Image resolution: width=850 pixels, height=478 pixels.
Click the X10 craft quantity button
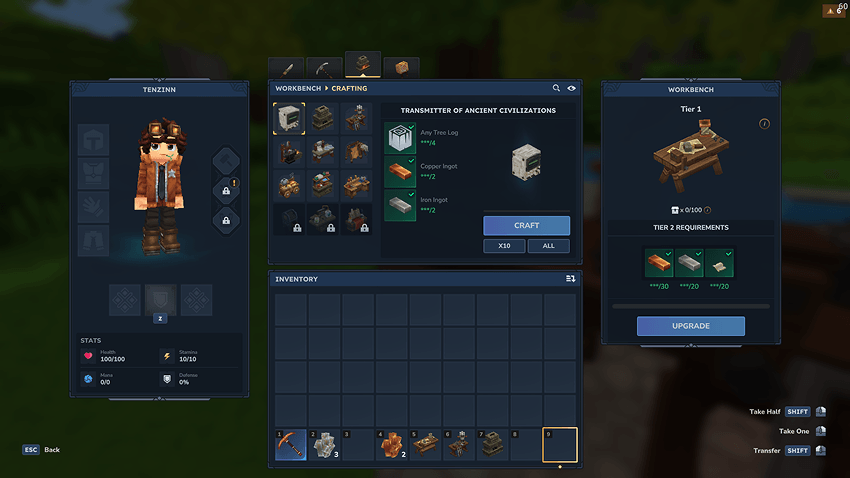[x=504, y=246]
